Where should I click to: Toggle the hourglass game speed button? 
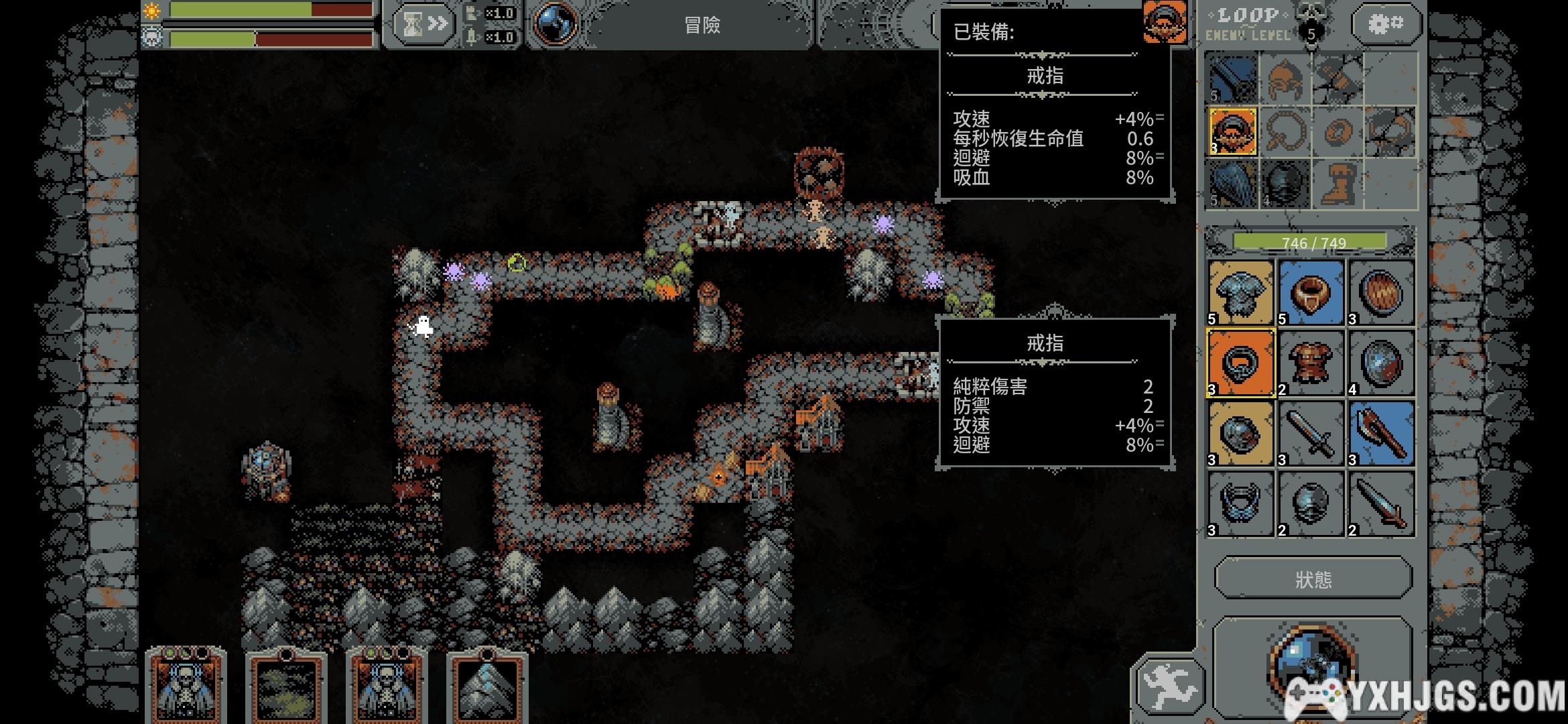tap(423, 25)
